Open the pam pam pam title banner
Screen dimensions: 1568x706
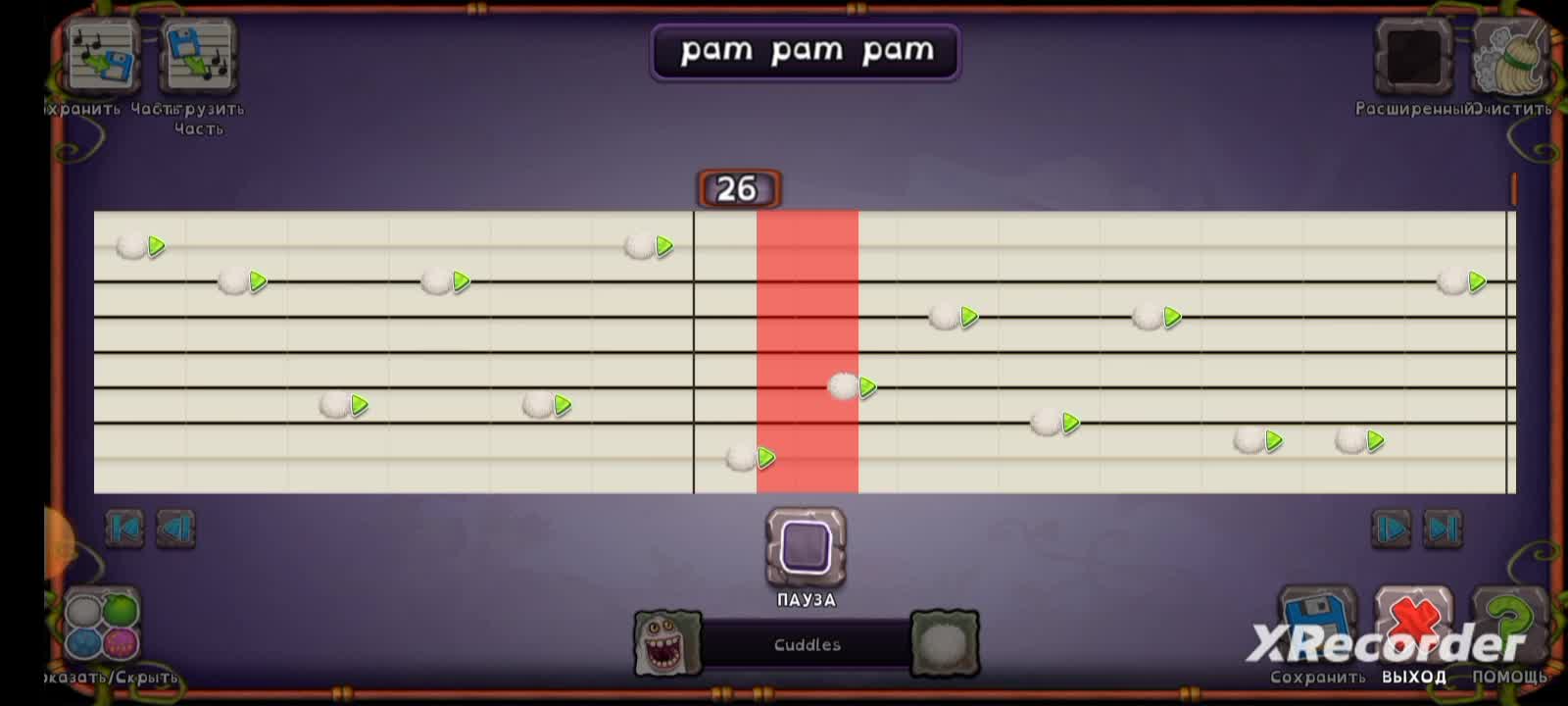(x=806, y=51)
